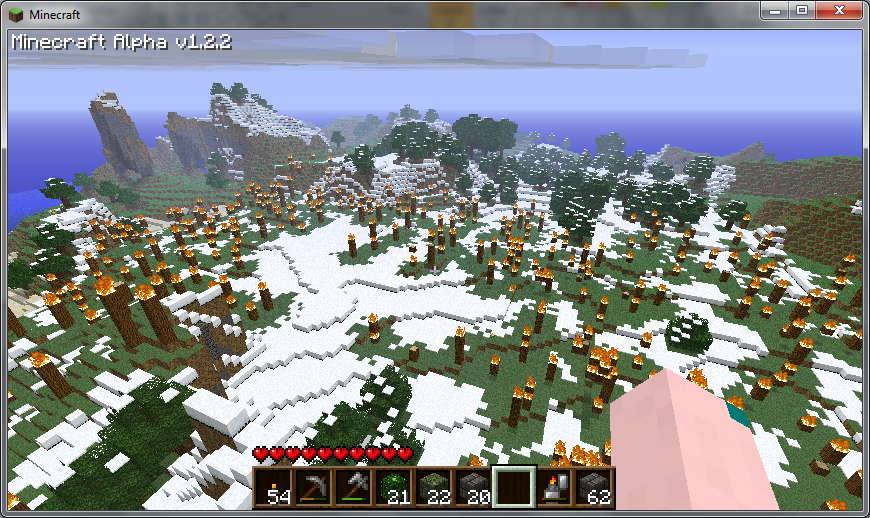Equip the pickaxe from the hotbar

pyautogui.click(x=312, y=487)
